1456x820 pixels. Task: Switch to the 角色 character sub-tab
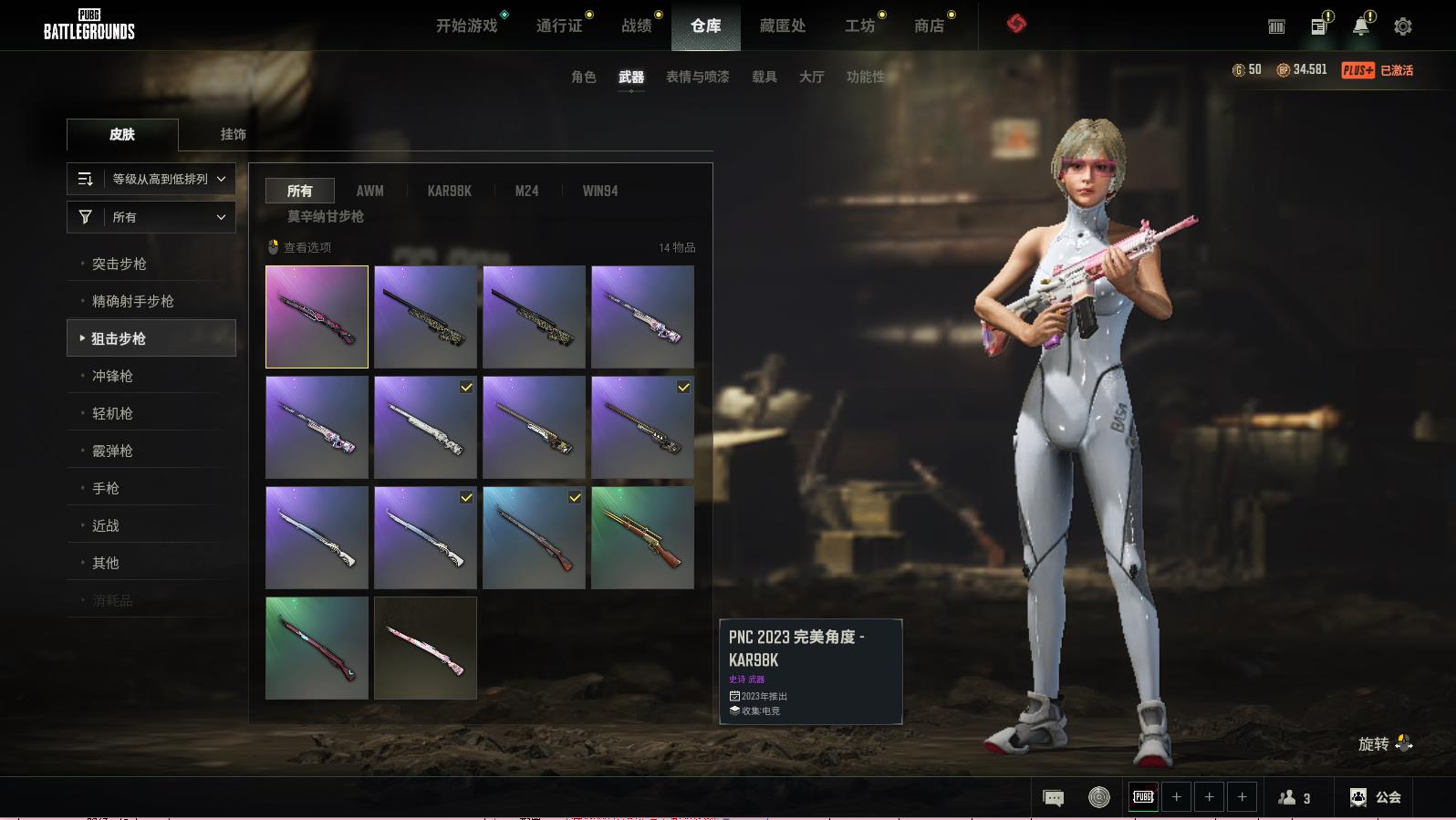(x=583, y=77)
